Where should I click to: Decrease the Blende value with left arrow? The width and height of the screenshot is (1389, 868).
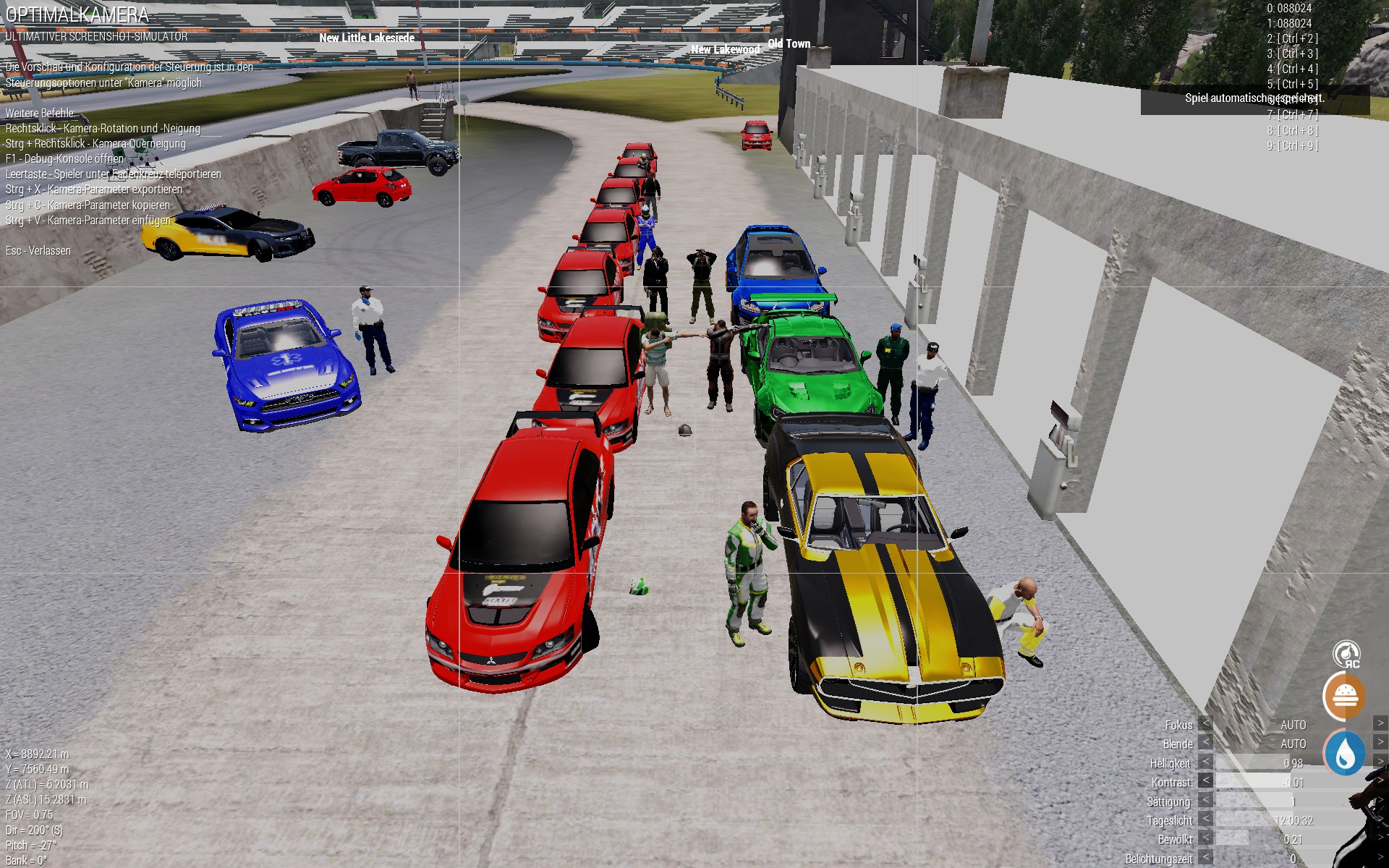point(1205,743)
